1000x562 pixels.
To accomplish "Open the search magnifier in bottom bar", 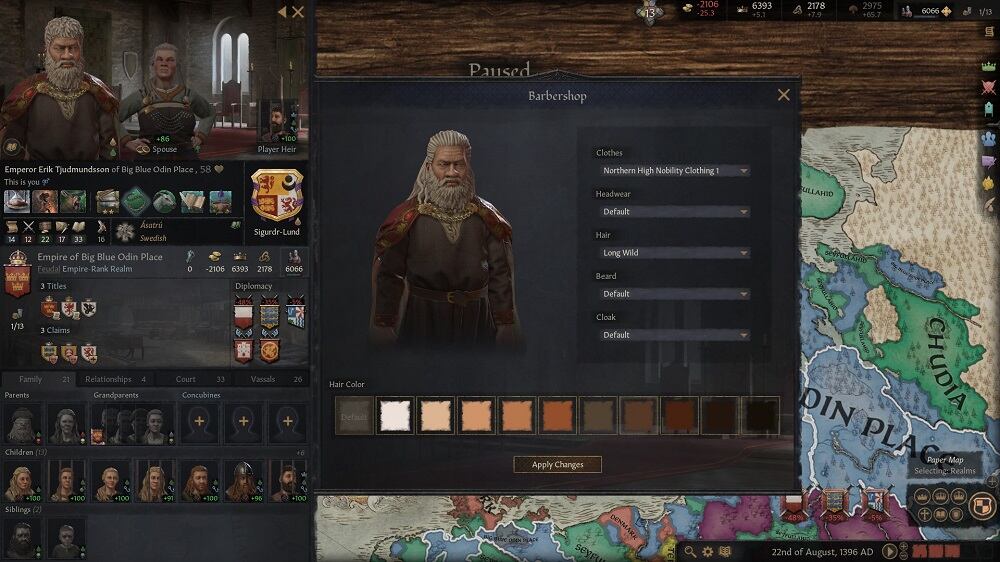I will [x=689, y=551].
